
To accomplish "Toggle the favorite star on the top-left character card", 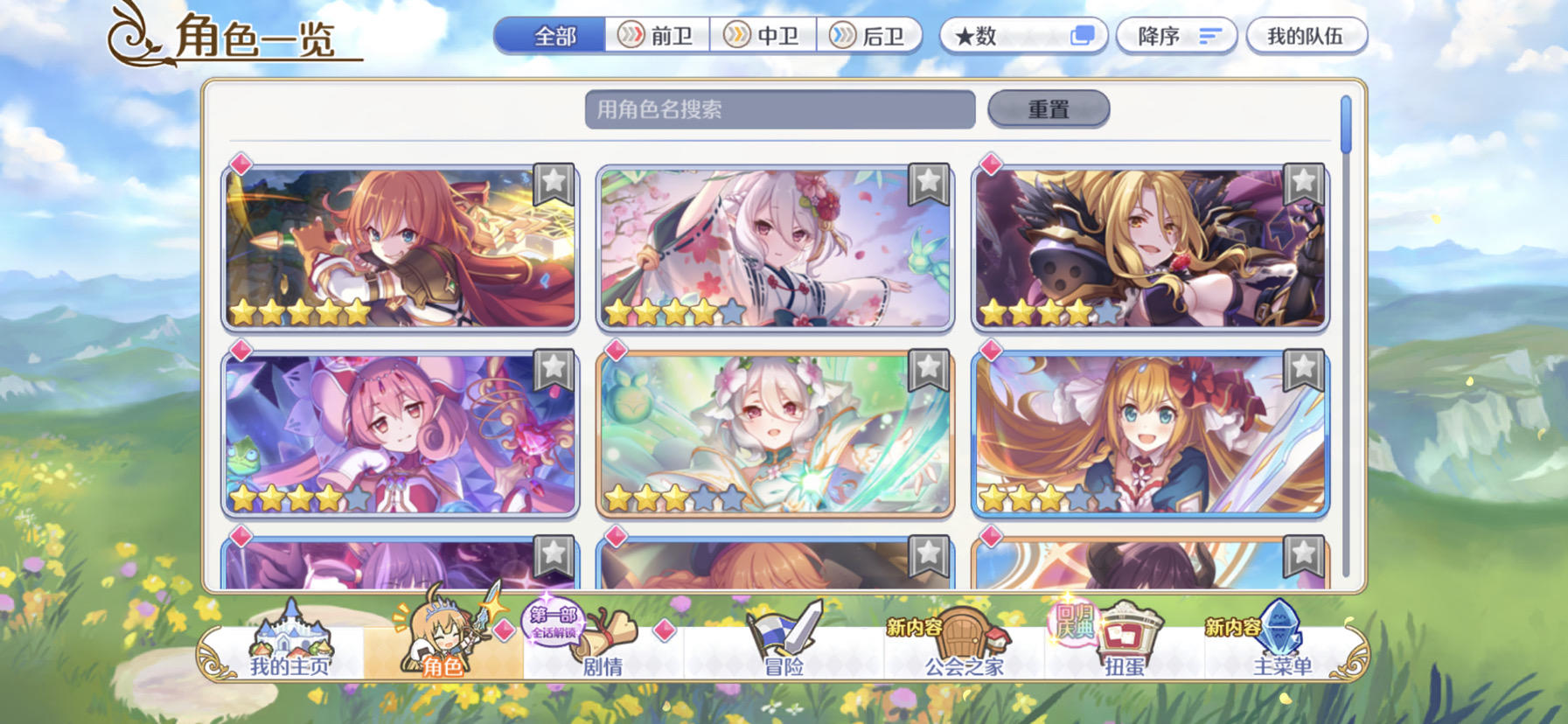I will click(x=554, y=182).
